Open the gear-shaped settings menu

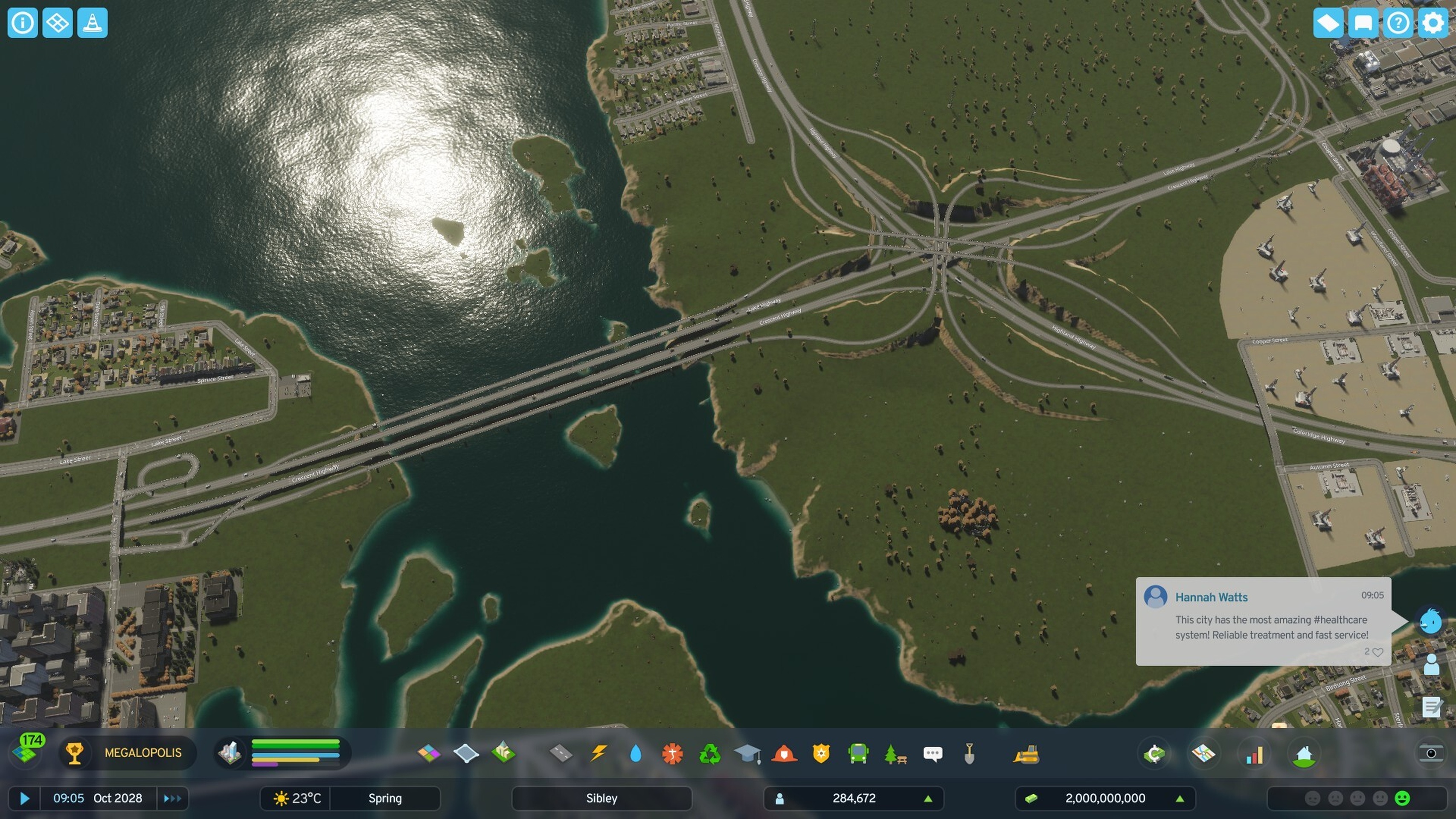[1432, 23]
